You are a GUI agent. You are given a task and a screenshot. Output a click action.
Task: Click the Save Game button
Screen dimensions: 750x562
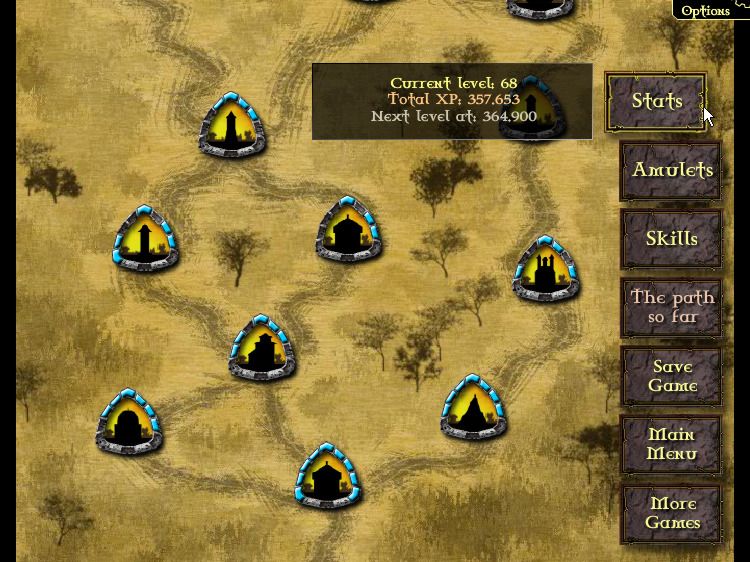click(671, 376)
